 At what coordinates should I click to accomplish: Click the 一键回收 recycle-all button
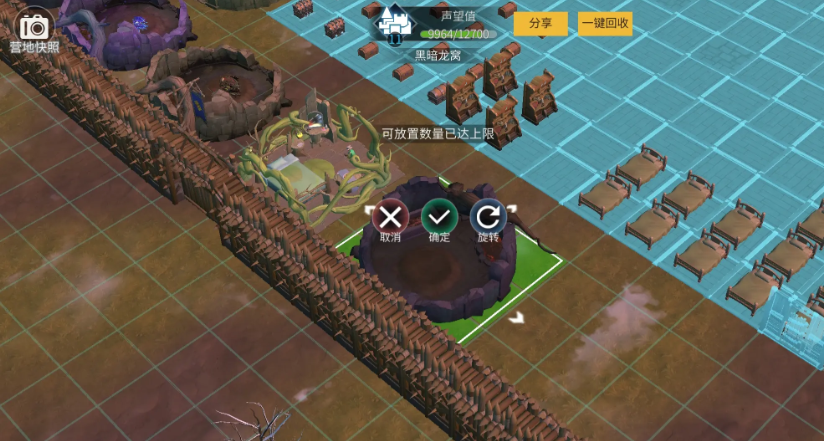[604, 23]
